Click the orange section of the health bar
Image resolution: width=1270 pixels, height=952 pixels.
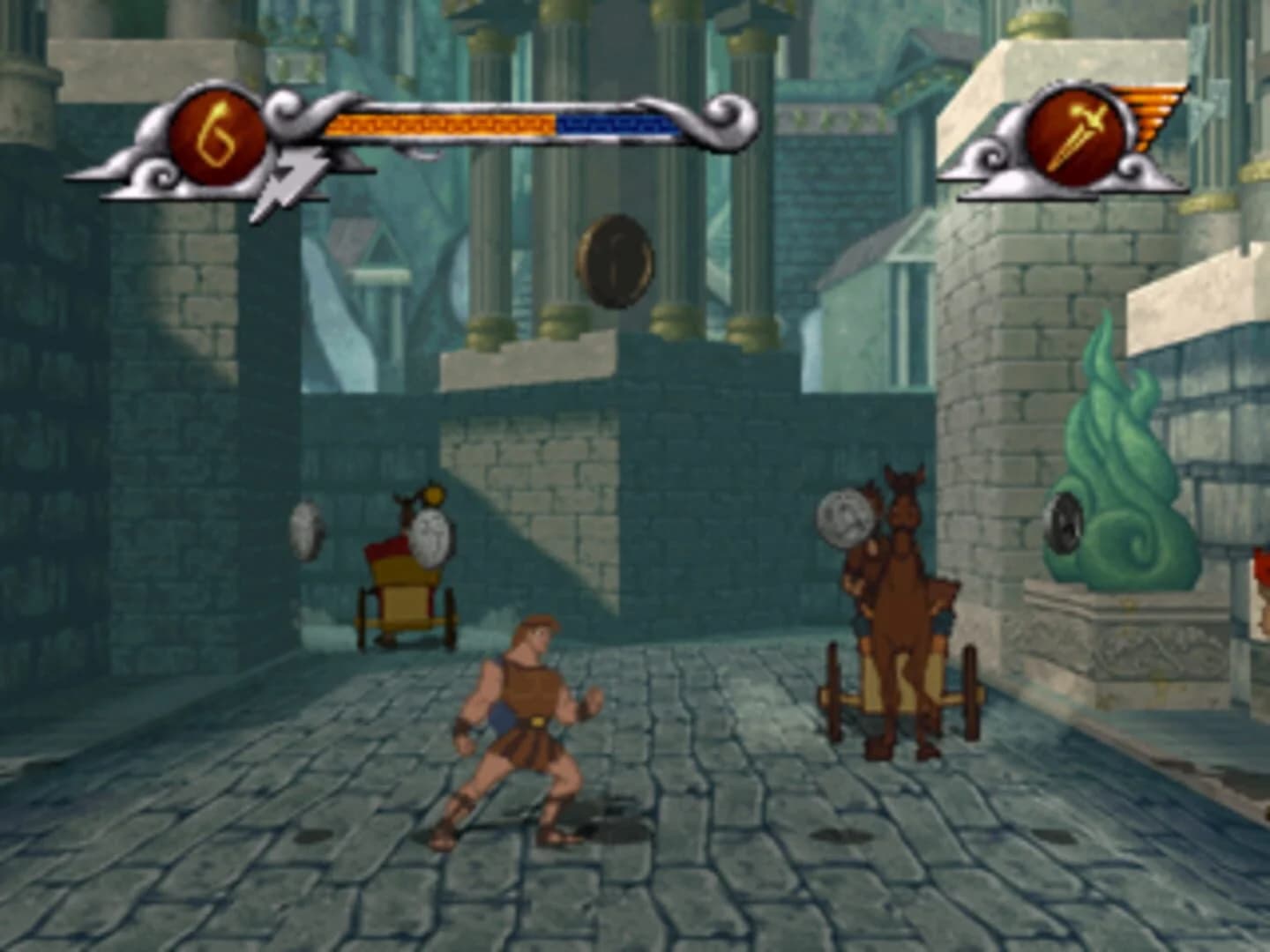tap(441, 123)
